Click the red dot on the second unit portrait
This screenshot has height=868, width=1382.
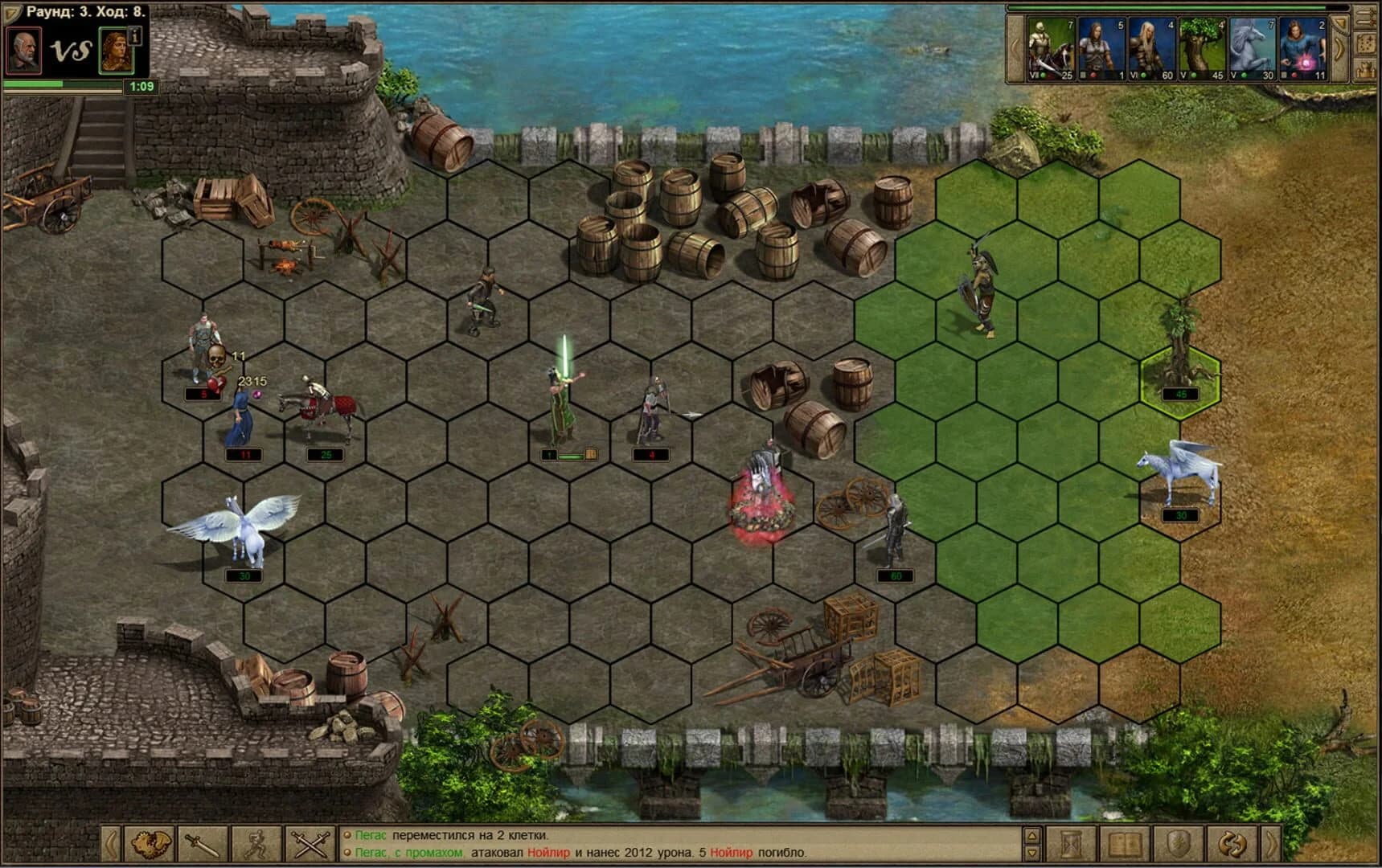point(1094,76)
